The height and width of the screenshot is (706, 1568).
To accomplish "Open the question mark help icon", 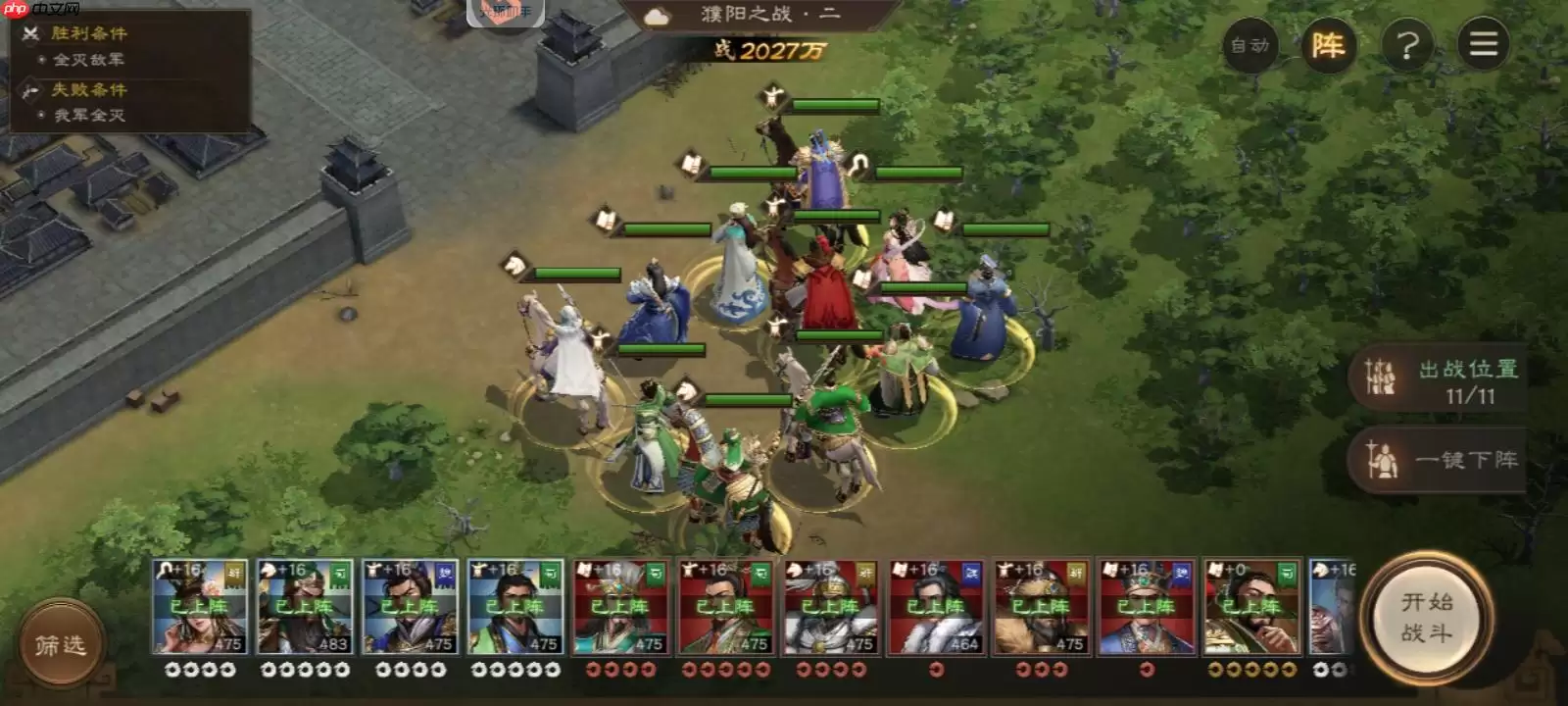I will pos(1405,45).
